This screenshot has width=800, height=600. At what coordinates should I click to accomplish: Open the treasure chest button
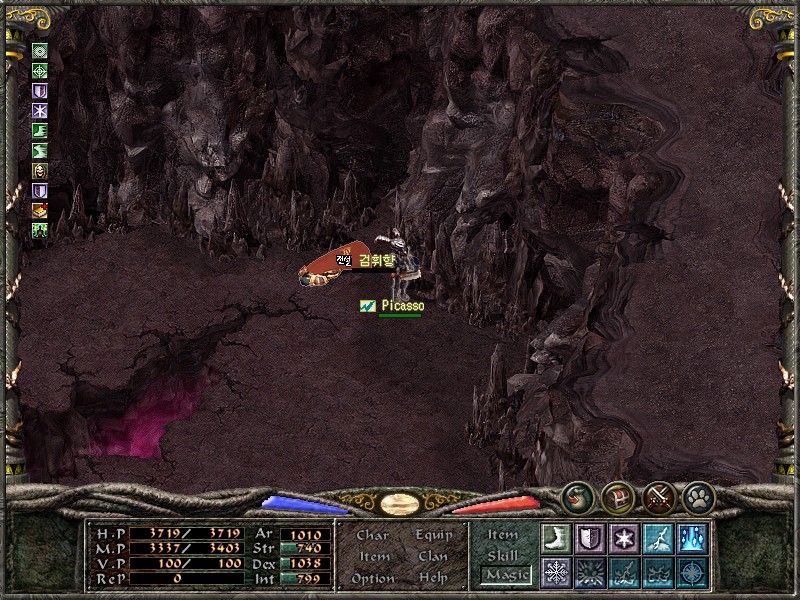(x=617, y=496)
